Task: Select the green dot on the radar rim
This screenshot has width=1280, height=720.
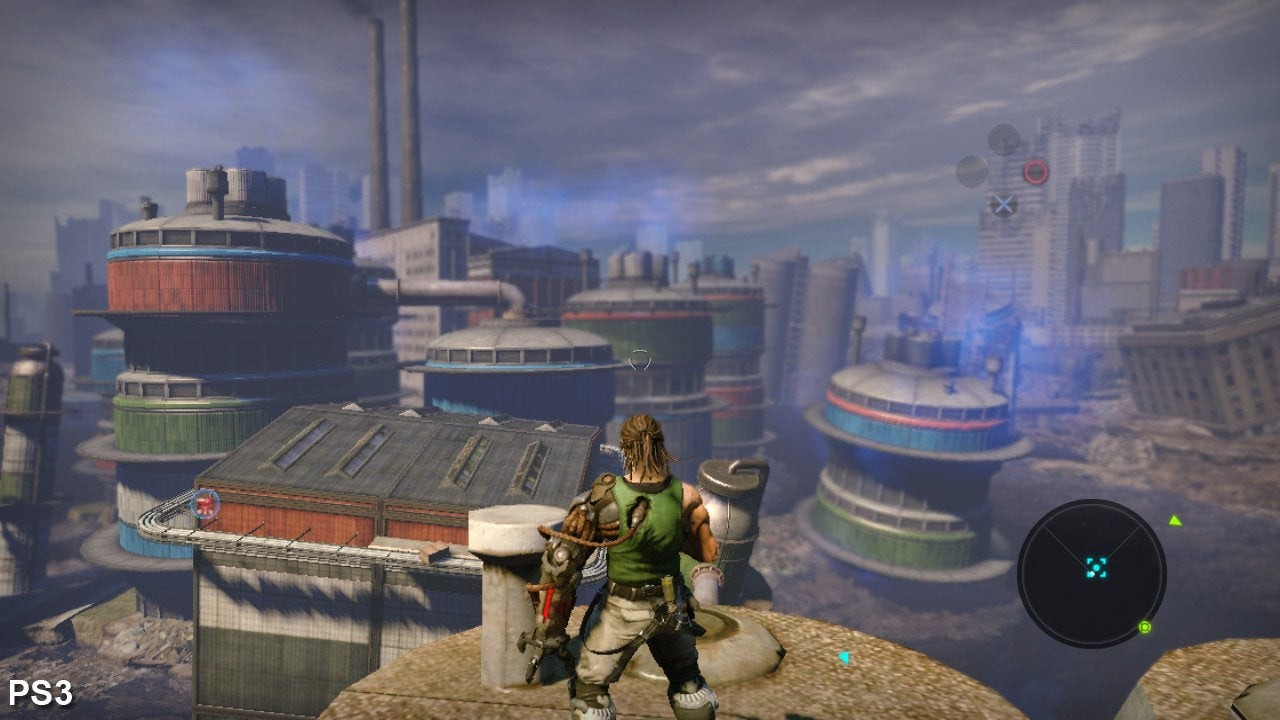Action: 1145,627
